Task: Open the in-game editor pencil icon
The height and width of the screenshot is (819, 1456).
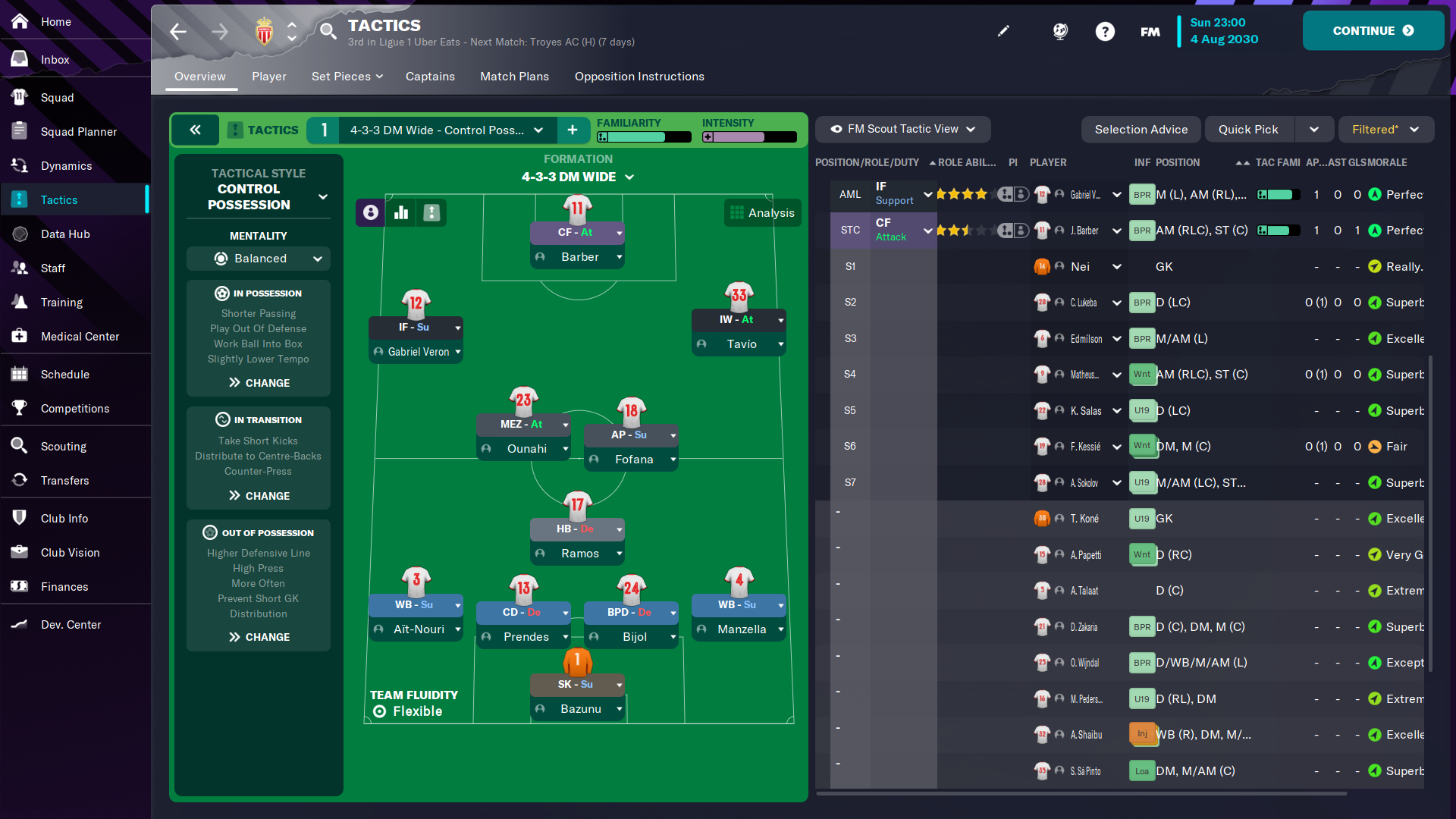Action: [x=1003, y=31]
